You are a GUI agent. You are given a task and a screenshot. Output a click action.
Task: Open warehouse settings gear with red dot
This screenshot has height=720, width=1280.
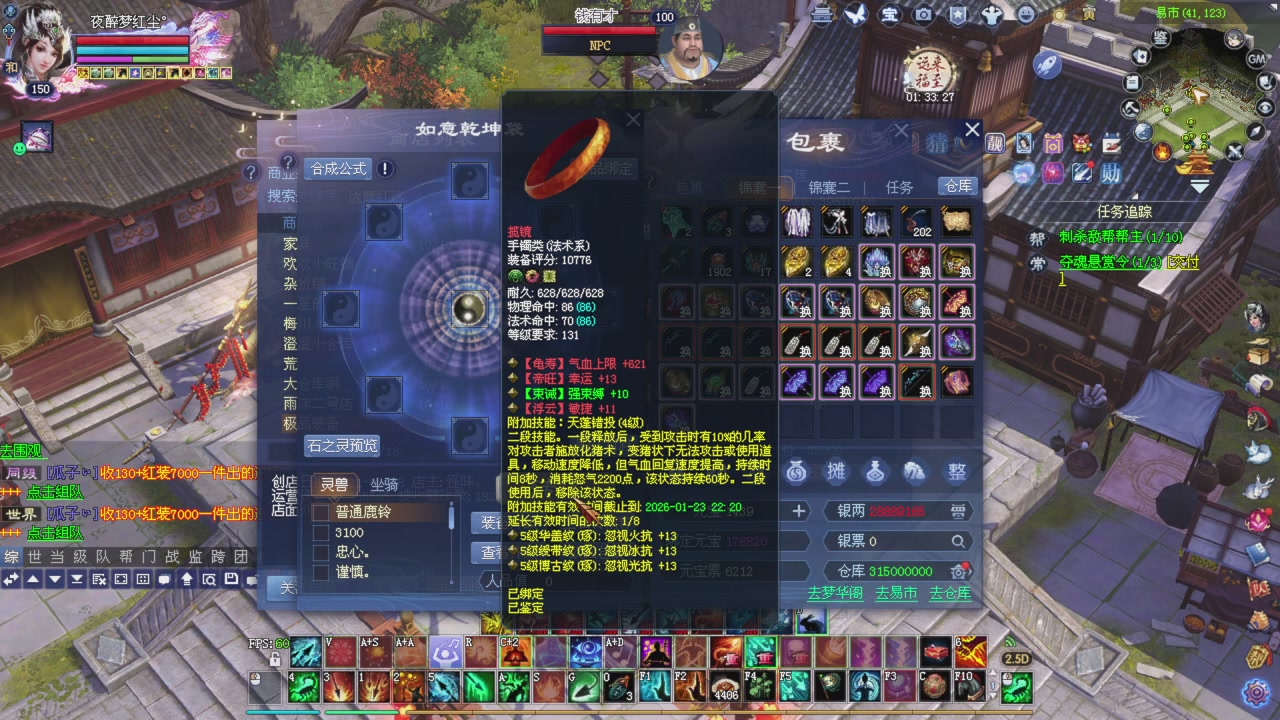[959, 571]
